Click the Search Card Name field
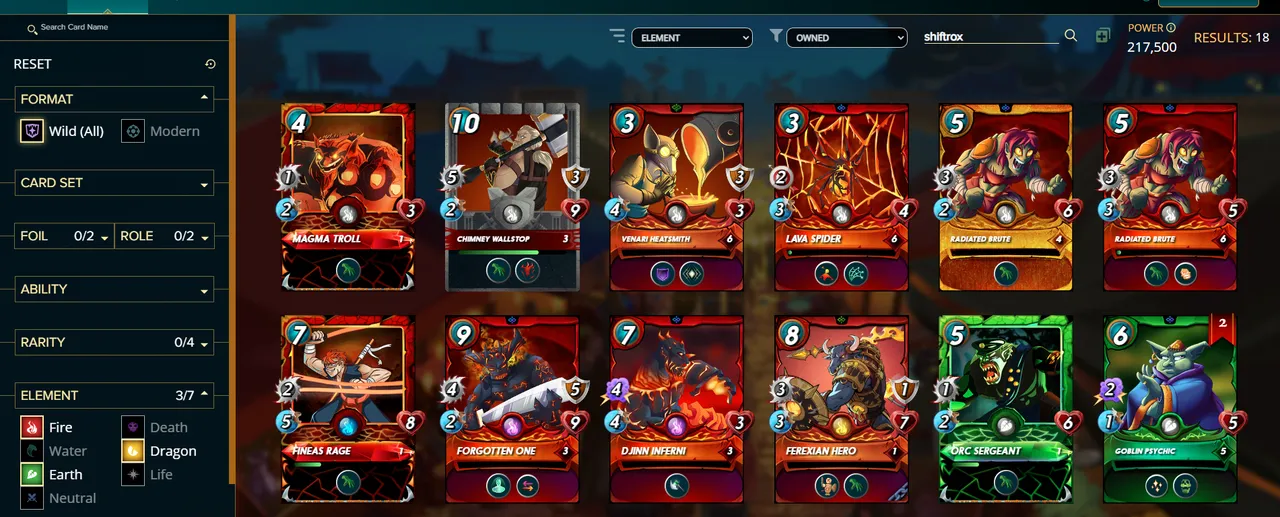 point(120,28)
